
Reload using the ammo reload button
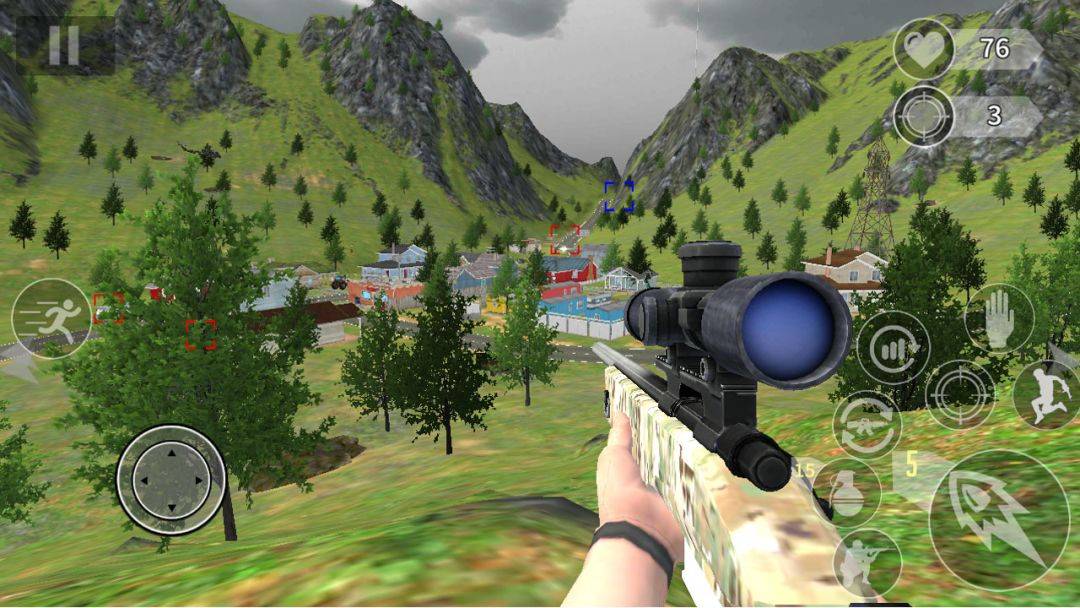click(893, 348)
